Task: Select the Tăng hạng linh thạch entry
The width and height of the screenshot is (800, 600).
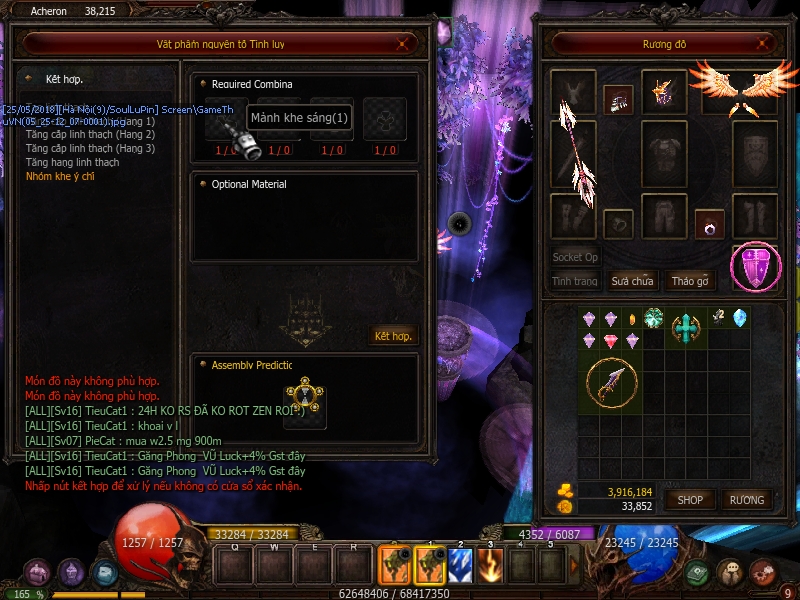Action: tap(72, 162)
